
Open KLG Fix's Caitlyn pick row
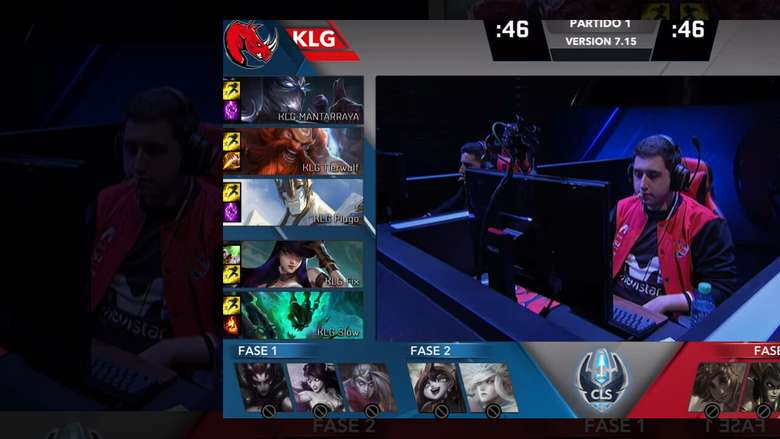(x=301, y=264)
